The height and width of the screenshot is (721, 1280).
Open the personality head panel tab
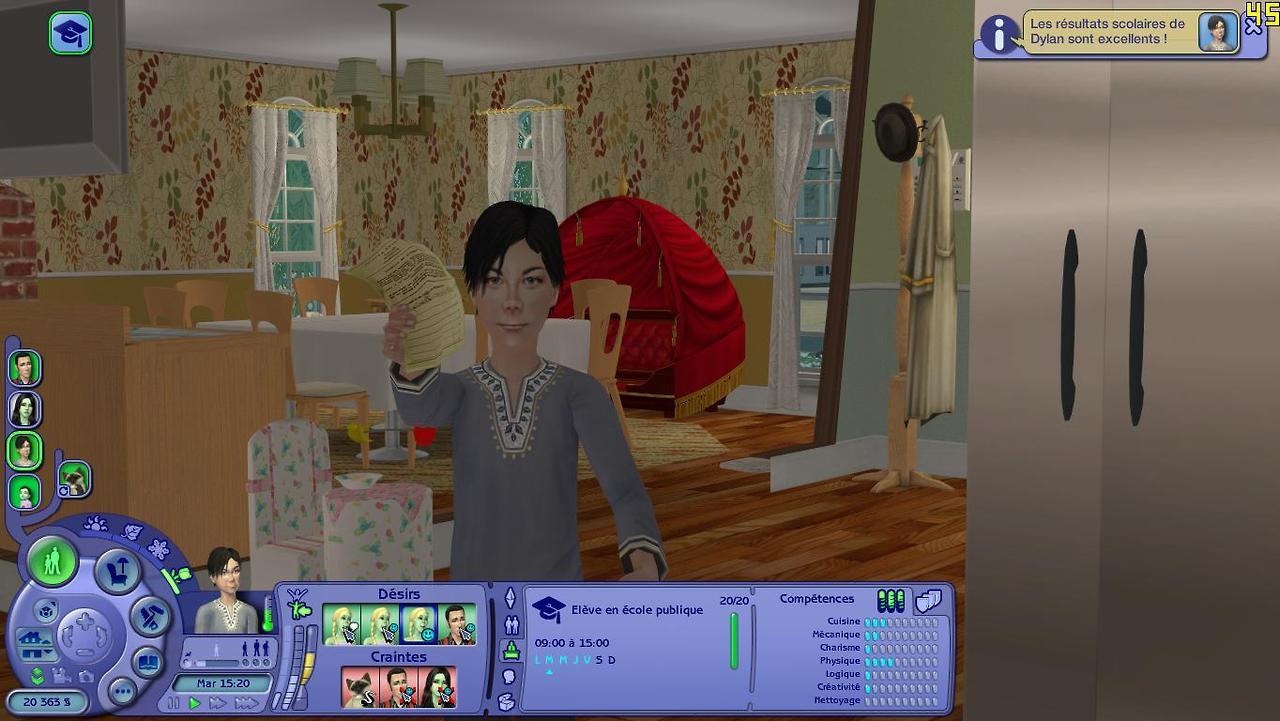click(x=508, y=676)
